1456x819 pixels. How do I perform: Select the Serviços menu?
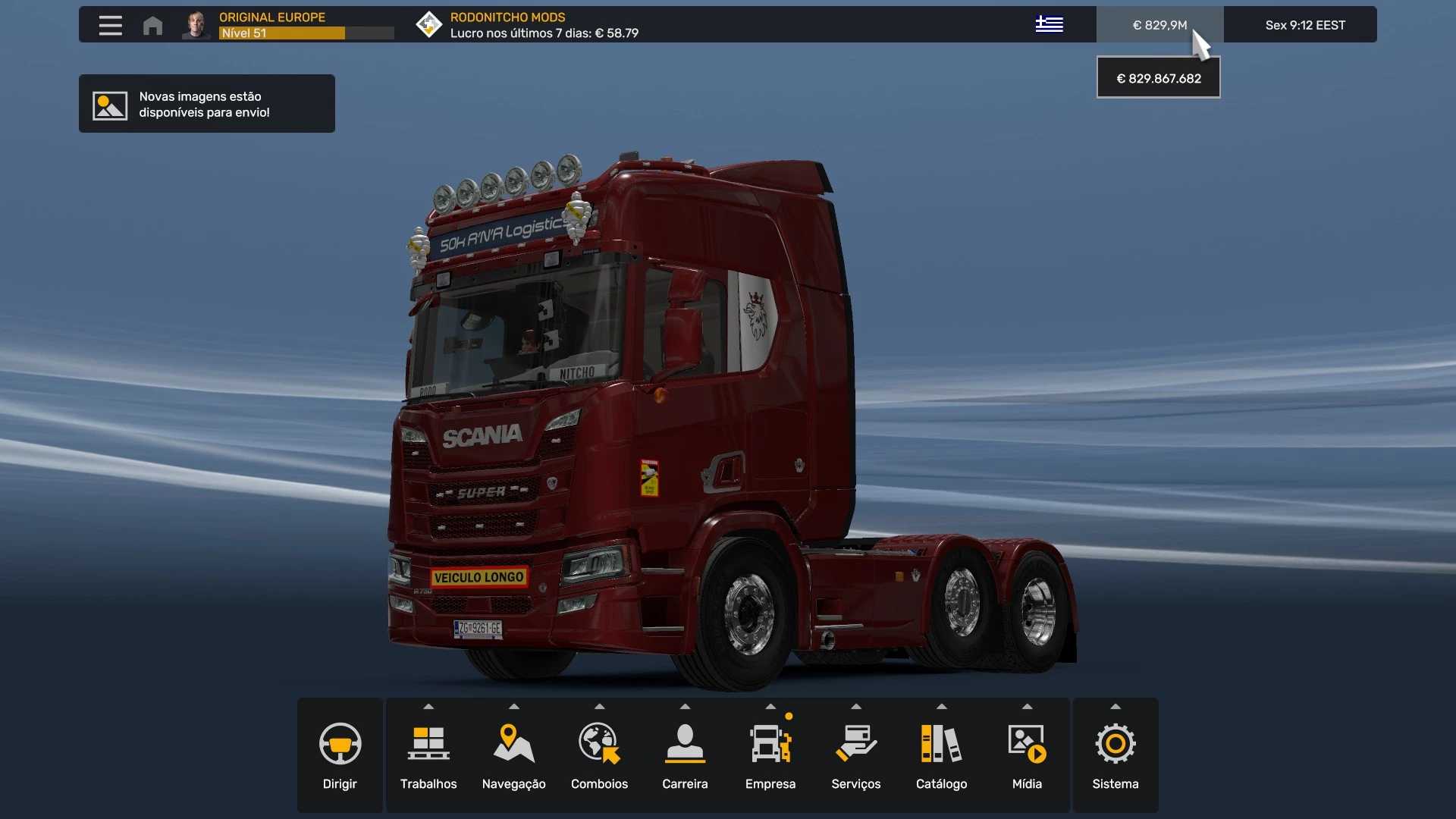pos(855,755)
